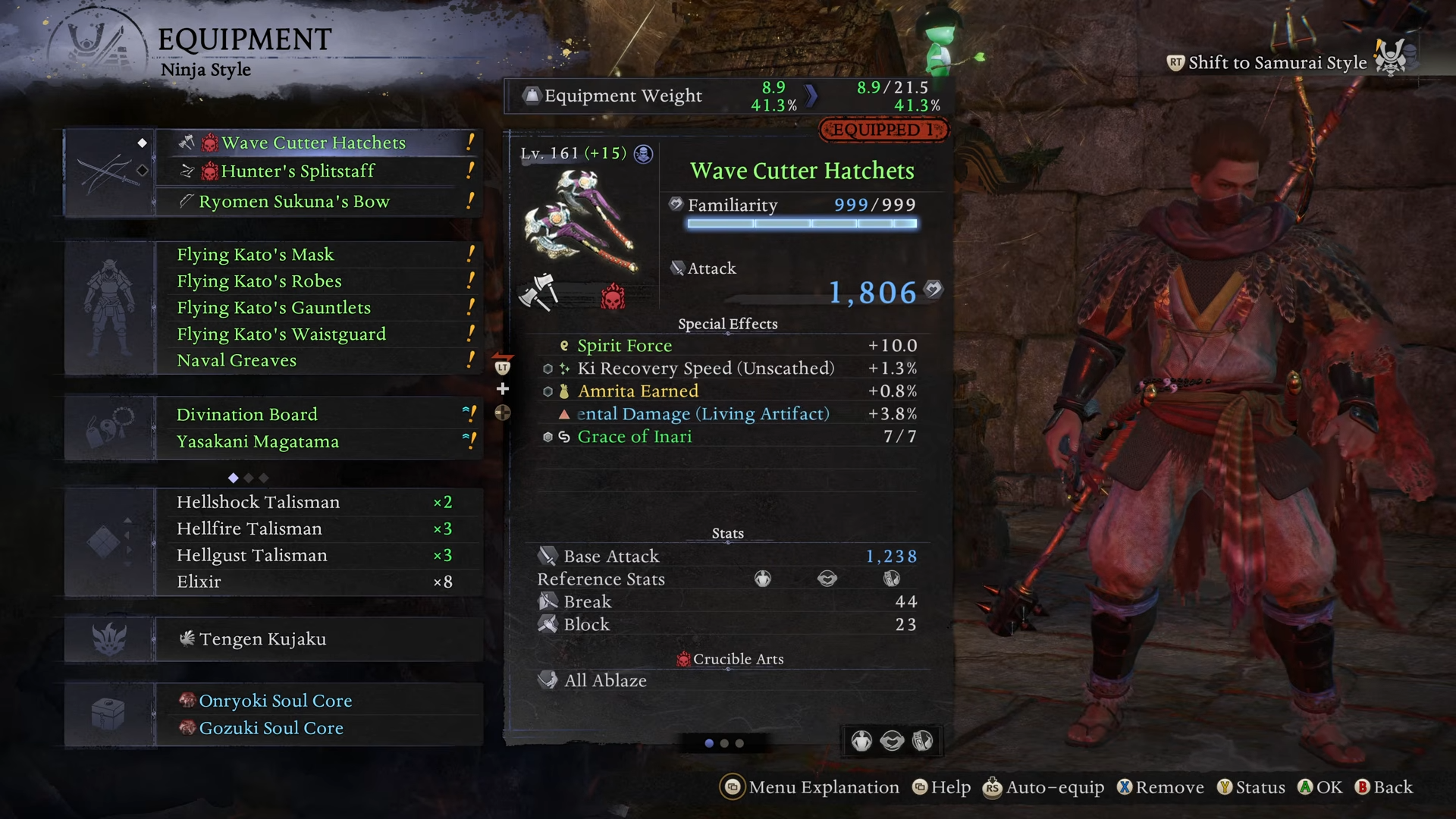The width and height of the screenshot is (1456, 819).
Task: Pick the Flying Kato's Robes slot
Action: click(259, 281)
